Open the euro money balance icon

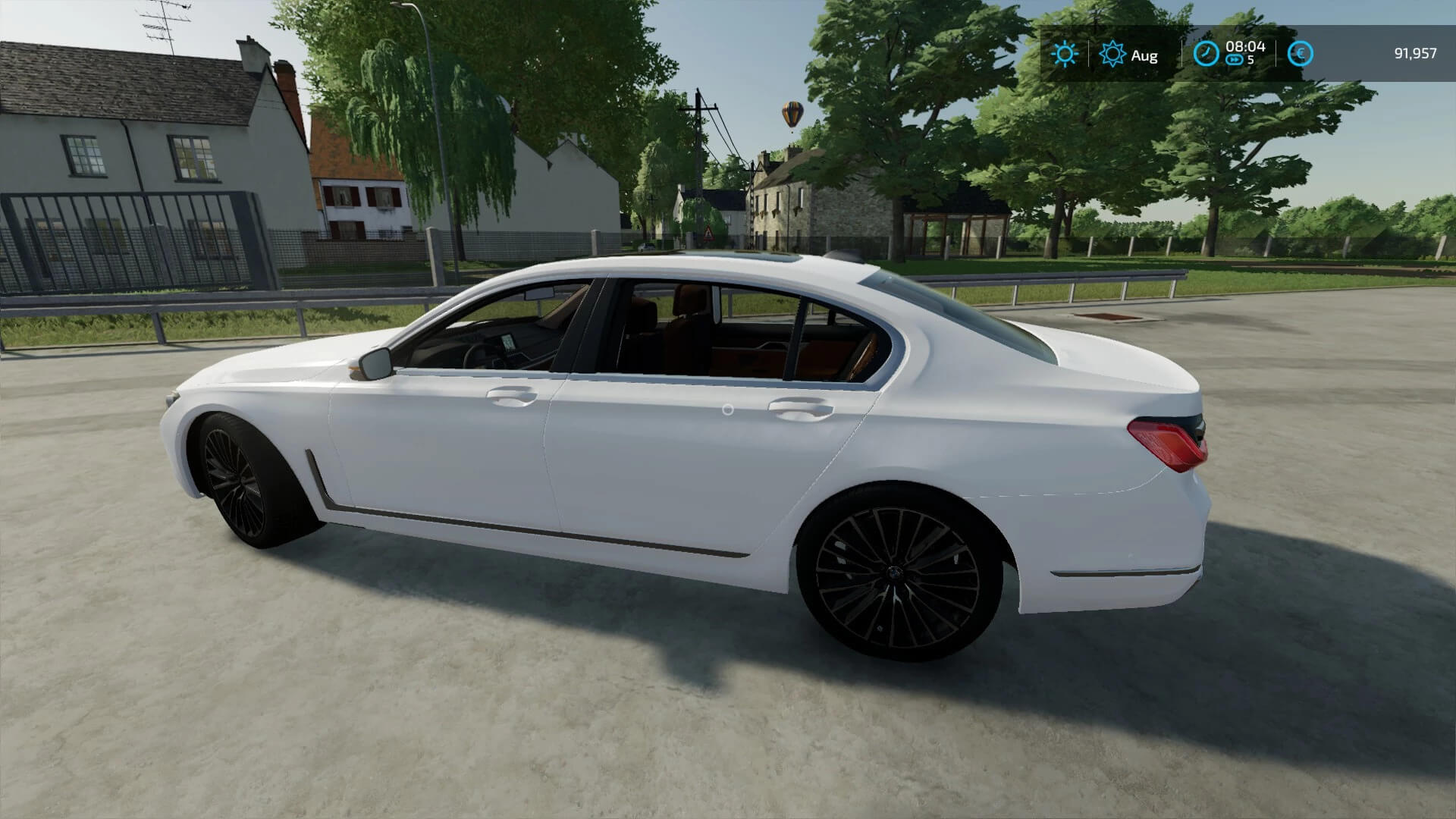(1300, 54)
